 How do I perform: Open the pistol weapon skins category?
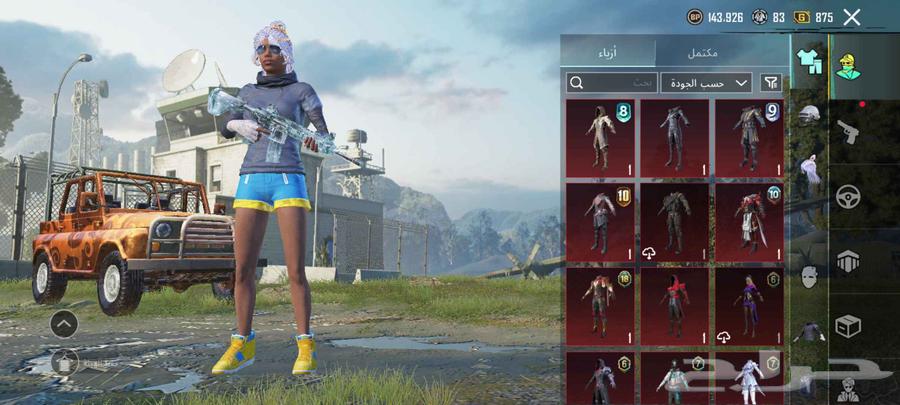coord(849,131)
